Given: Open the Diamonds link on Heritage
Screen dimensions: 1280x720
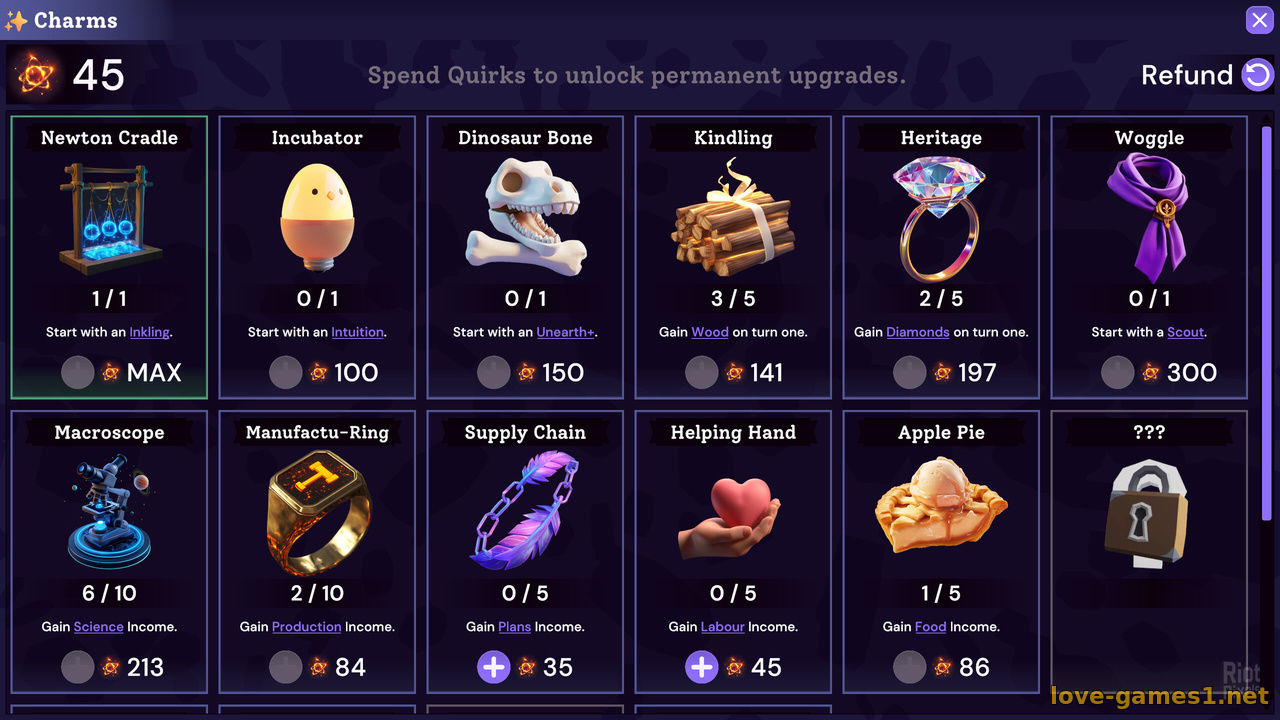Looking at the screenshot, I should coord(917,332).
